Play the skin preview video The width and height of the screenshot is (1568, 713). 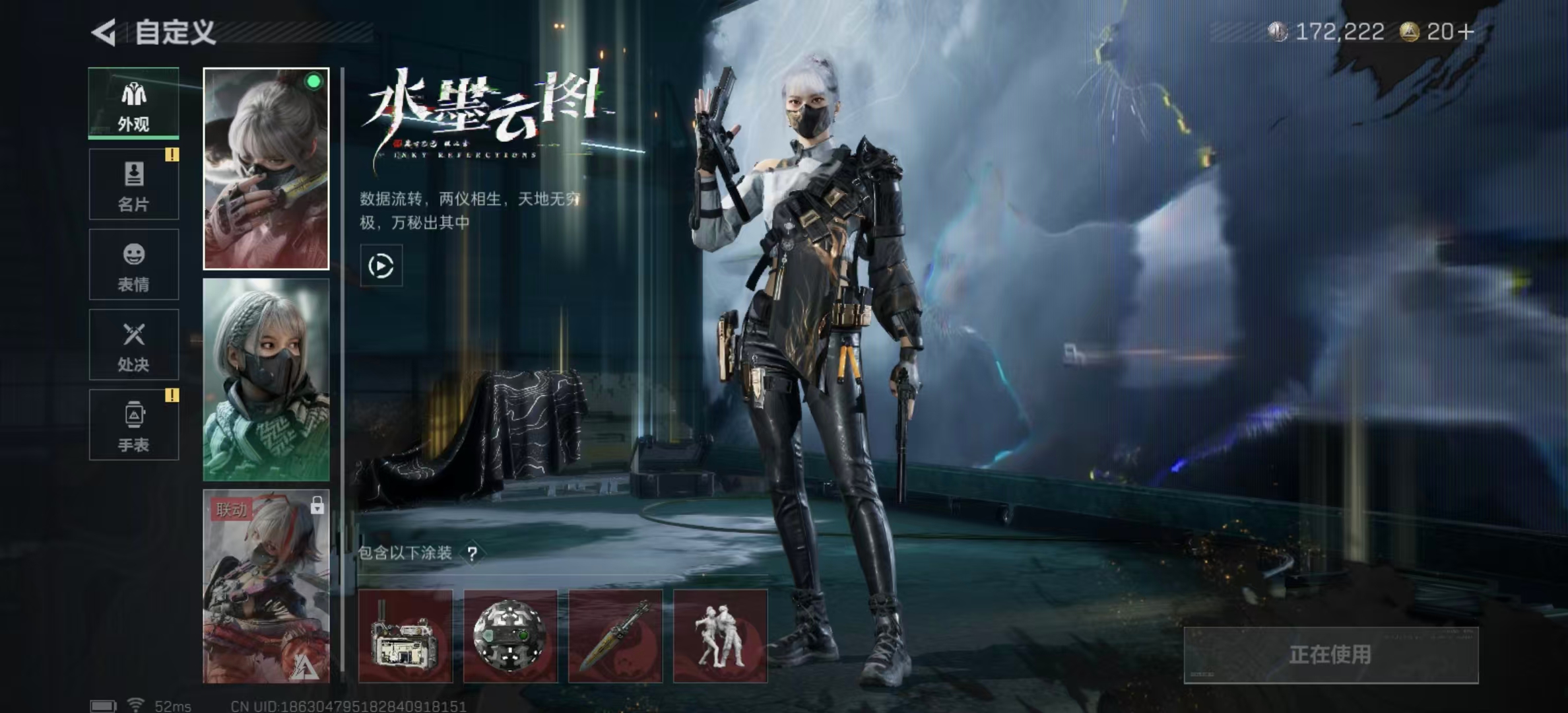381,266
